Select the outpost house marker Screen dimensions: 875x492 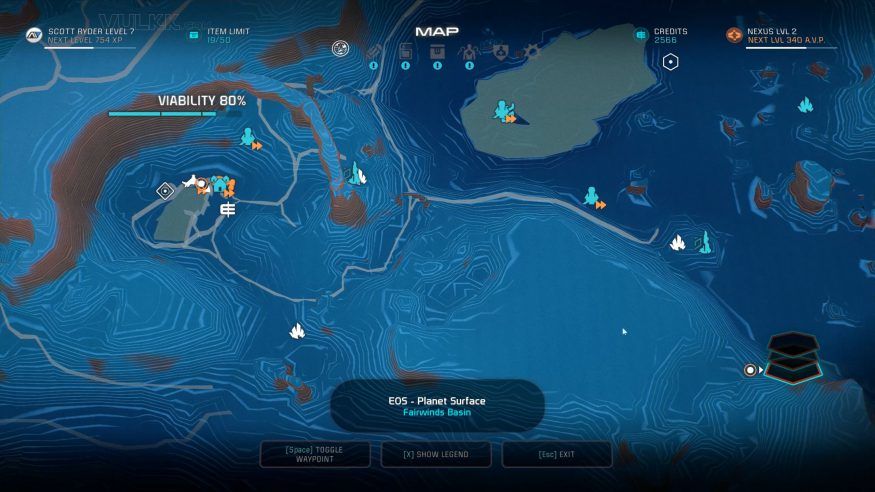click(220, 184)
